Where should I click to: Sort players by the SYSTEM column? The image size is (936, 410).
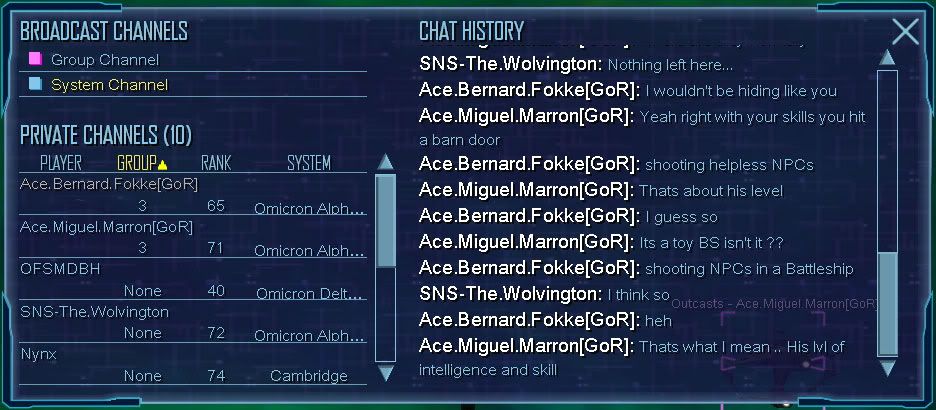(308, 163)
